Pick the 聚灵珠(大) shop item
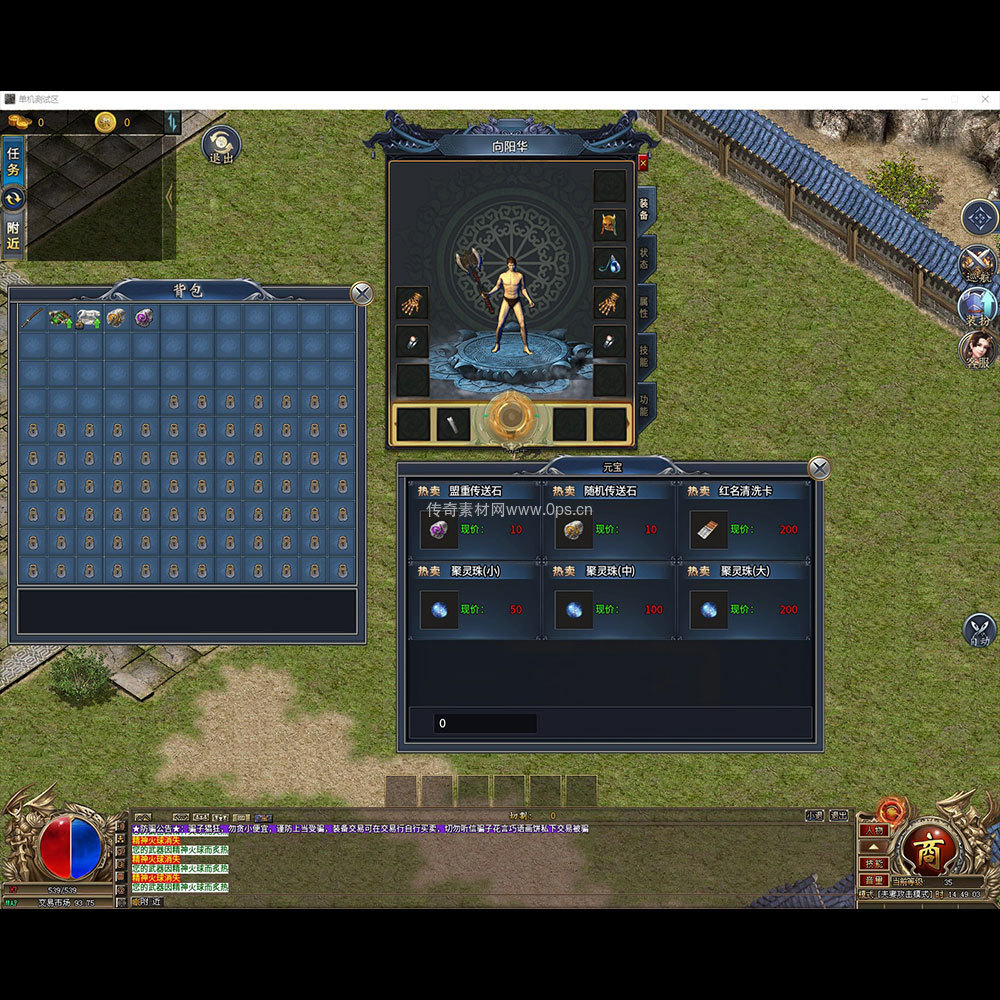1000x1000 pixels. pyautogui.click(x=709, y=609)
